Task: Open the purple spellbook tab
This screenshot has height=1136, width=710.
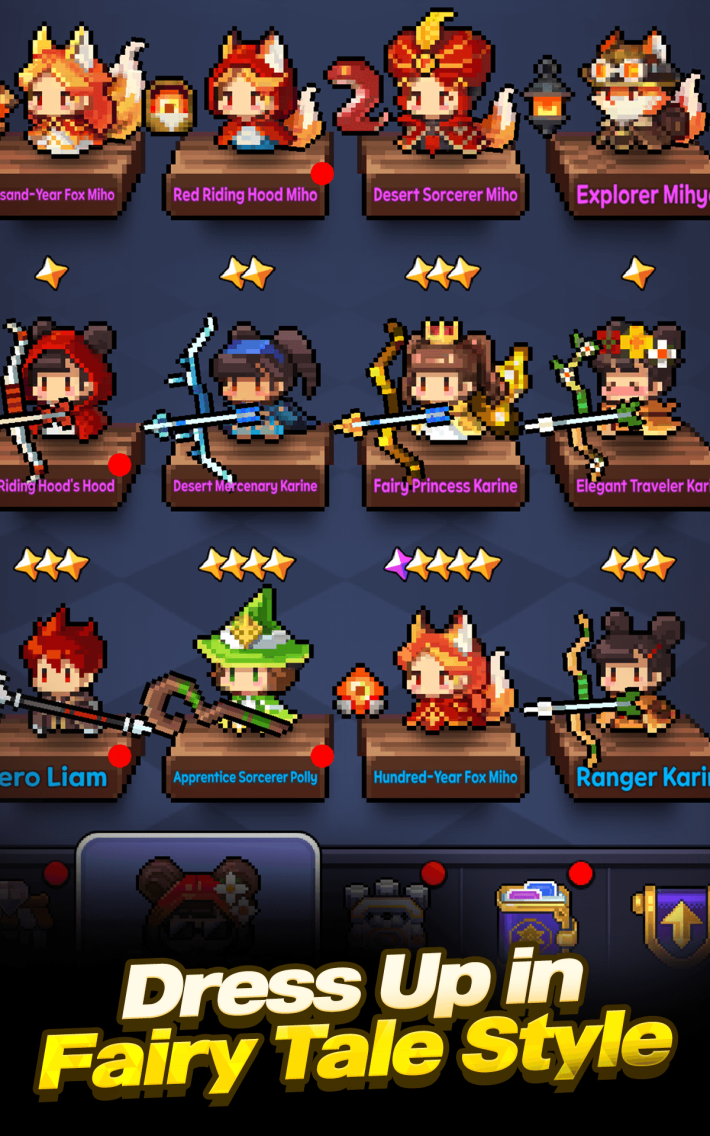Action: click(537, 910)
